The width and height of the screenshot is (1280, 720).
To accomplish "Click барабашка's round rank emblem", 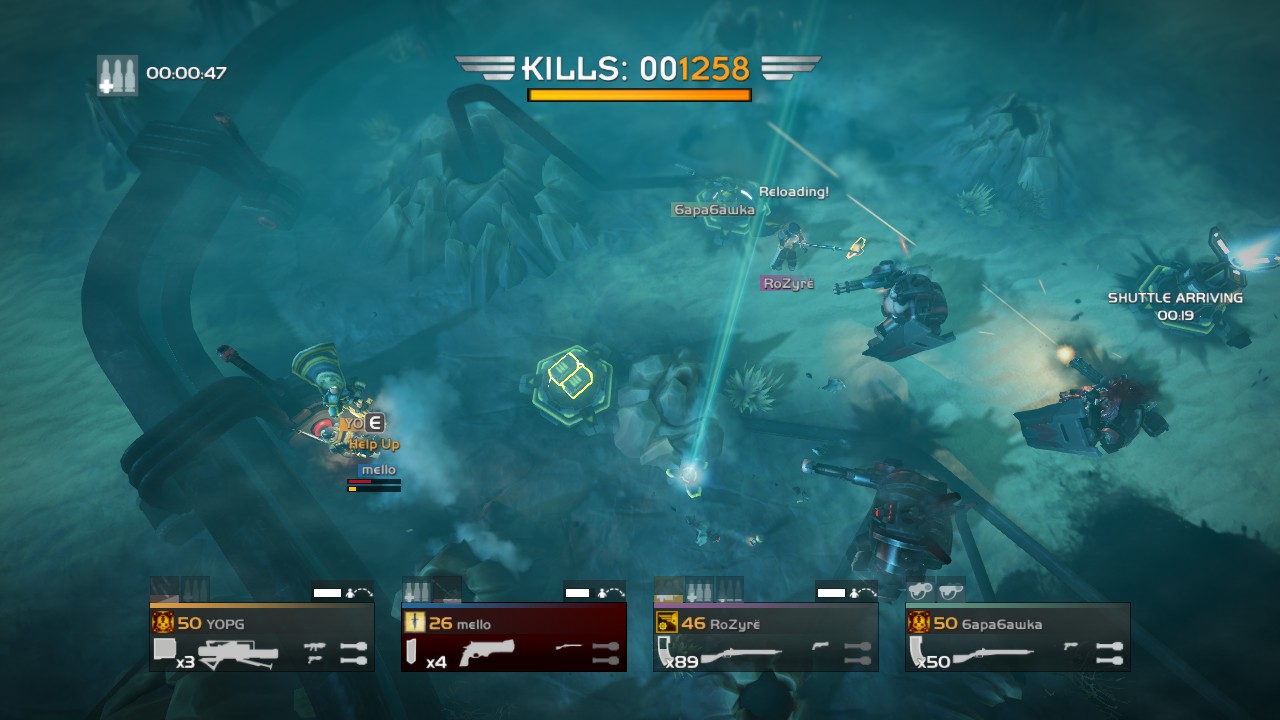I will (919, 623).
